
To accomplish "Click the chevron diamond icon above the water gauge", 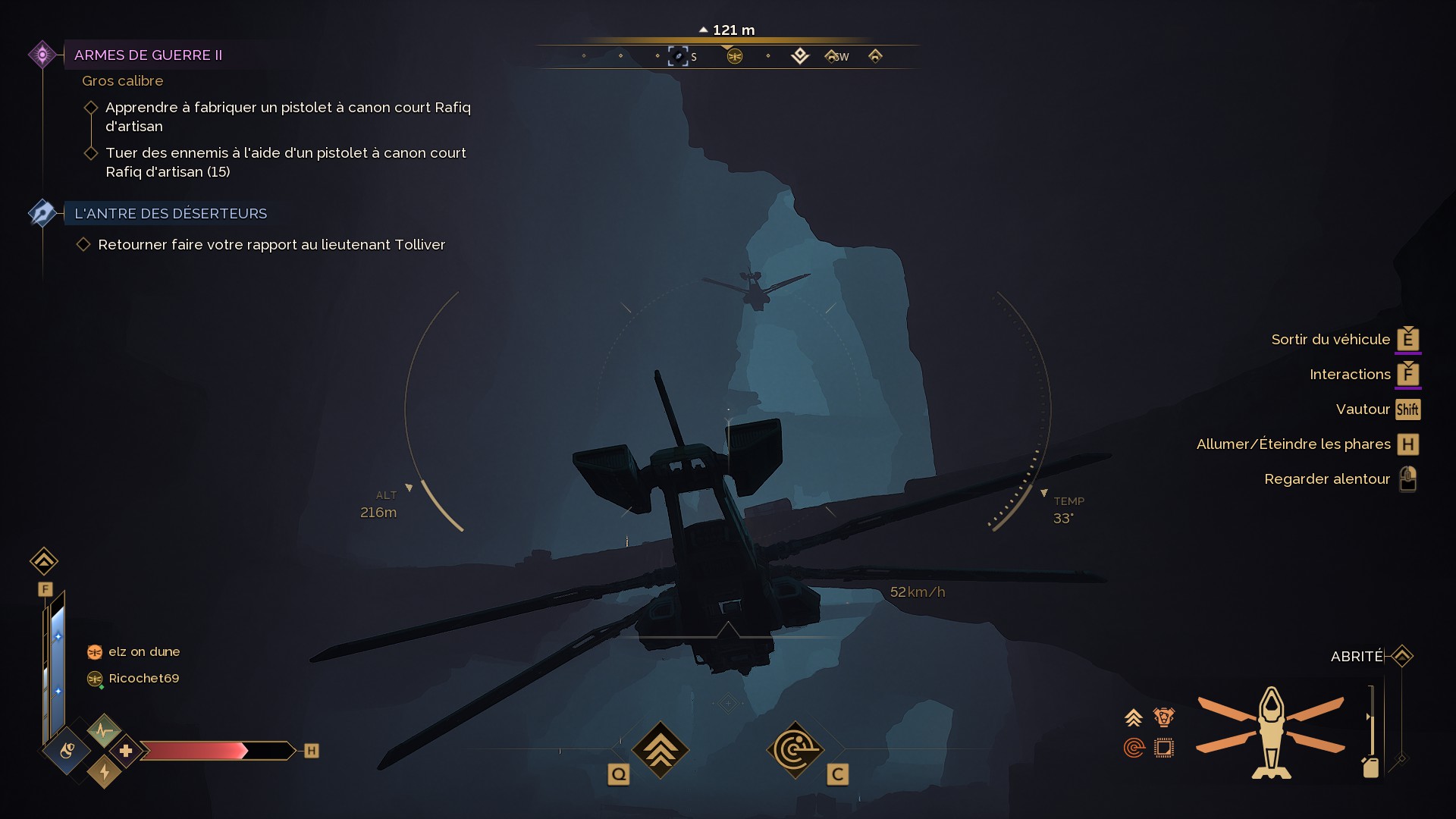I will pos(44,562).
